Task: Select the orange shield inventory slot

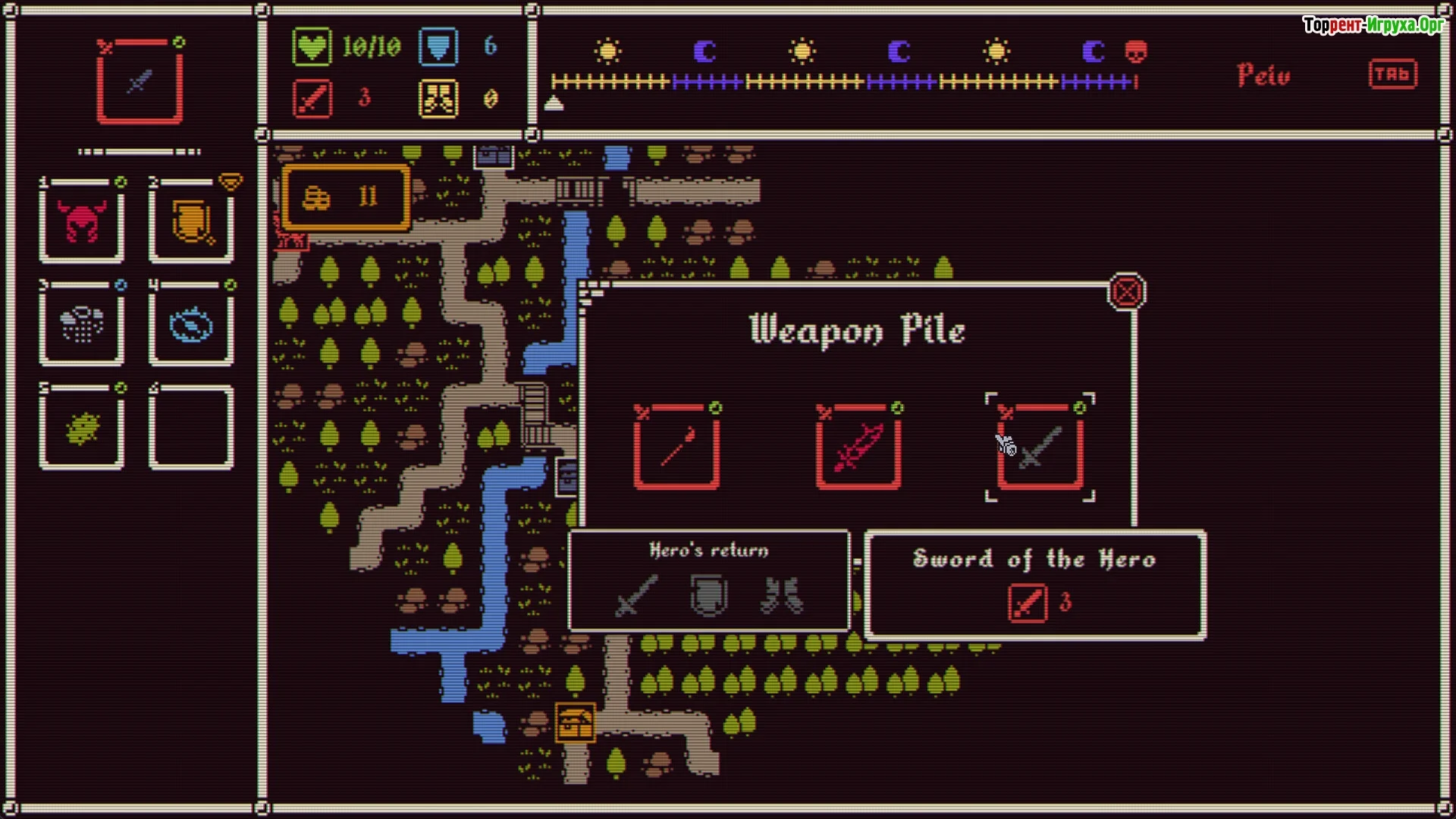Action: (x=191, y=222)
